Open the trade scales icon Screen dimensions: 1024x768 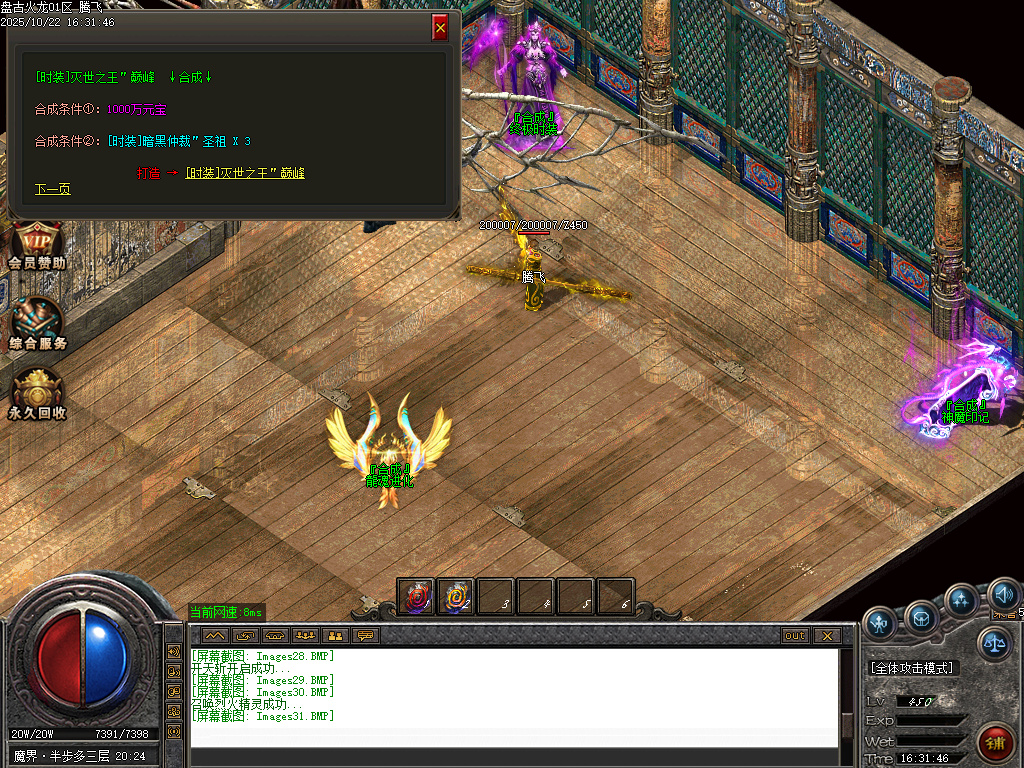tap(994, 644)
